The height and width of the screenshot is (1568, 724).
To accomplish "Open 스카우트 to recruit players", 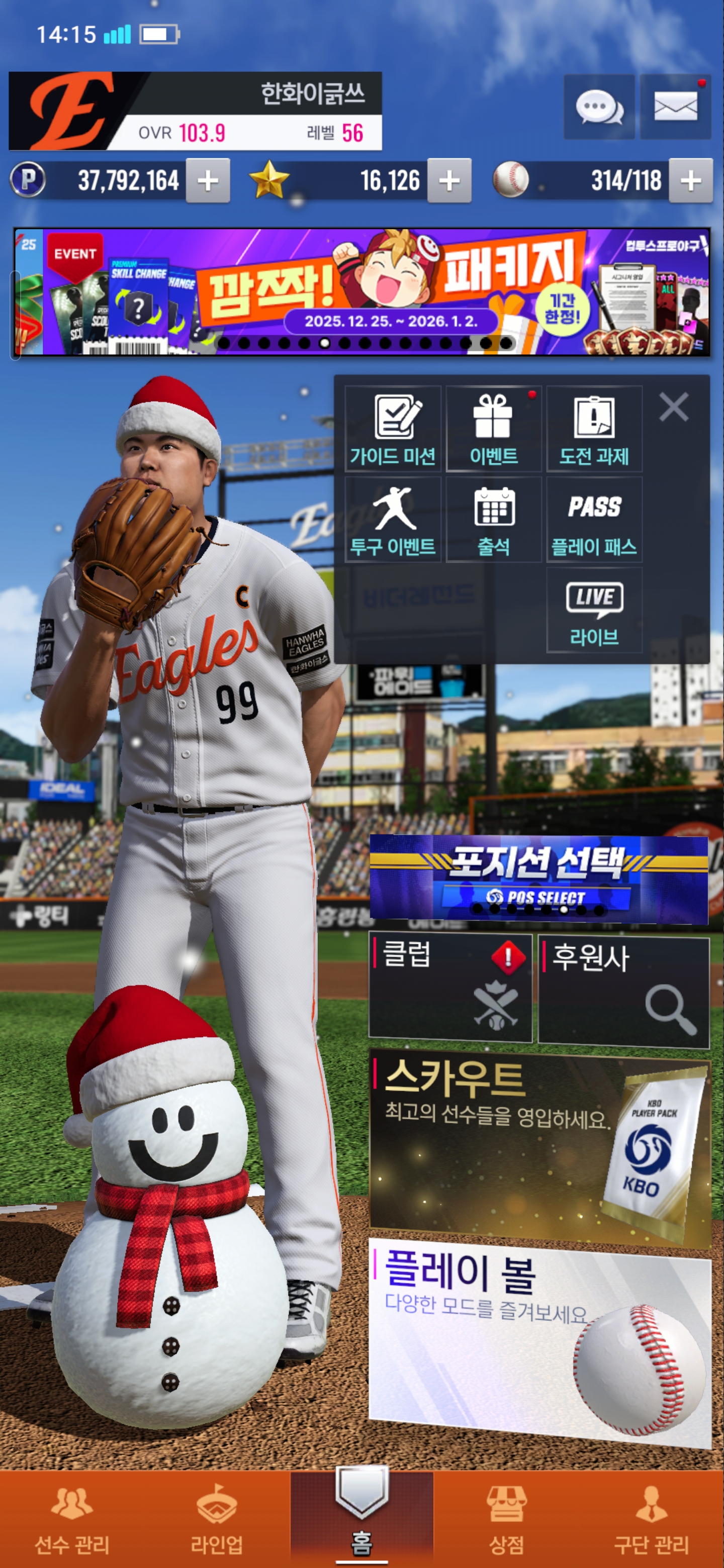I will (x=539, y=1144).
